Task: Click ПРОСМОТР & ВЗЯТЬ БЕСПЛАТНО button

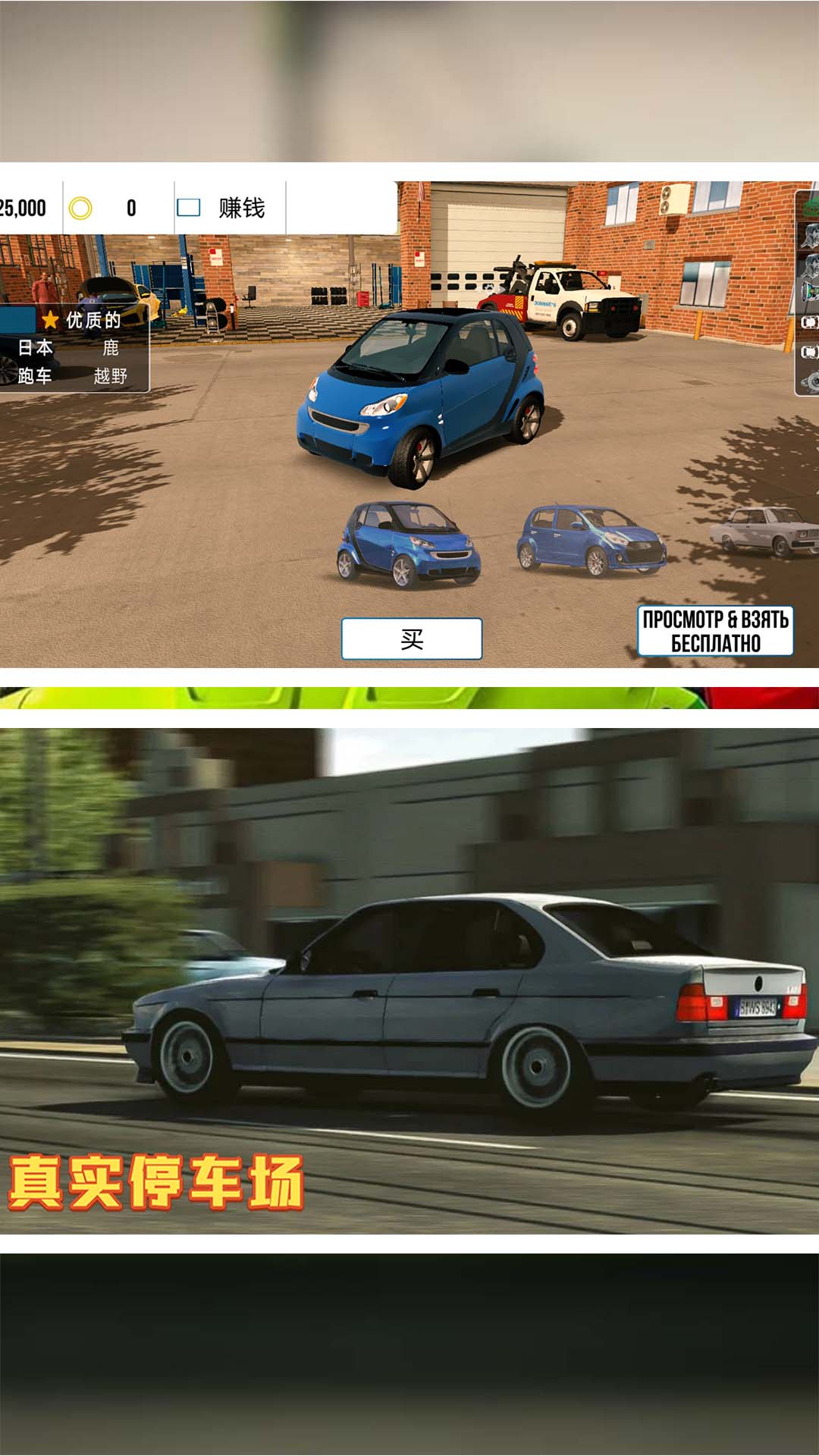Action: click(715, 631)
